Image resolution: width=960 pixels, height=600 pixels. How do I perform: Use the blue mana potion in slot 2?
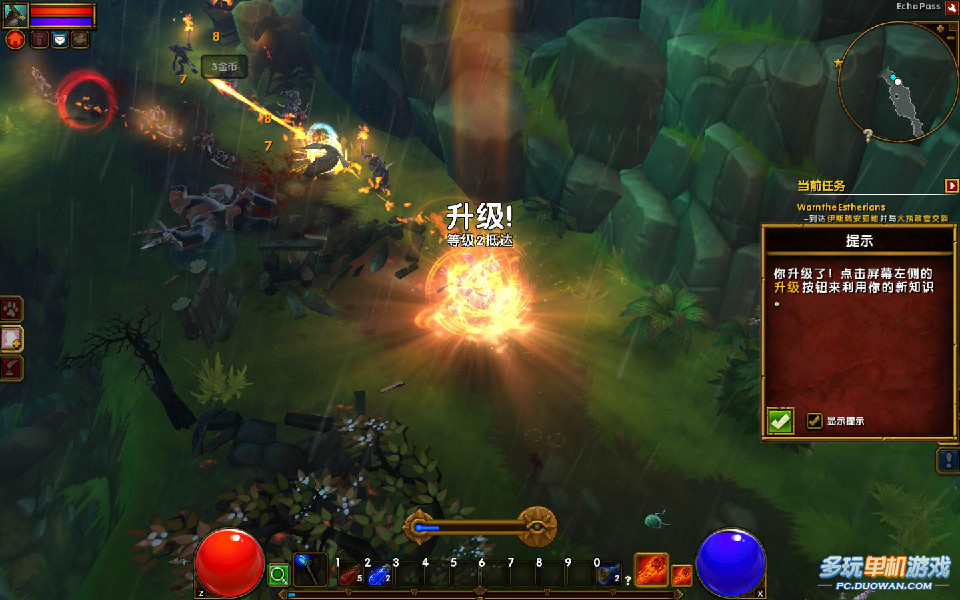coord(377,574)
